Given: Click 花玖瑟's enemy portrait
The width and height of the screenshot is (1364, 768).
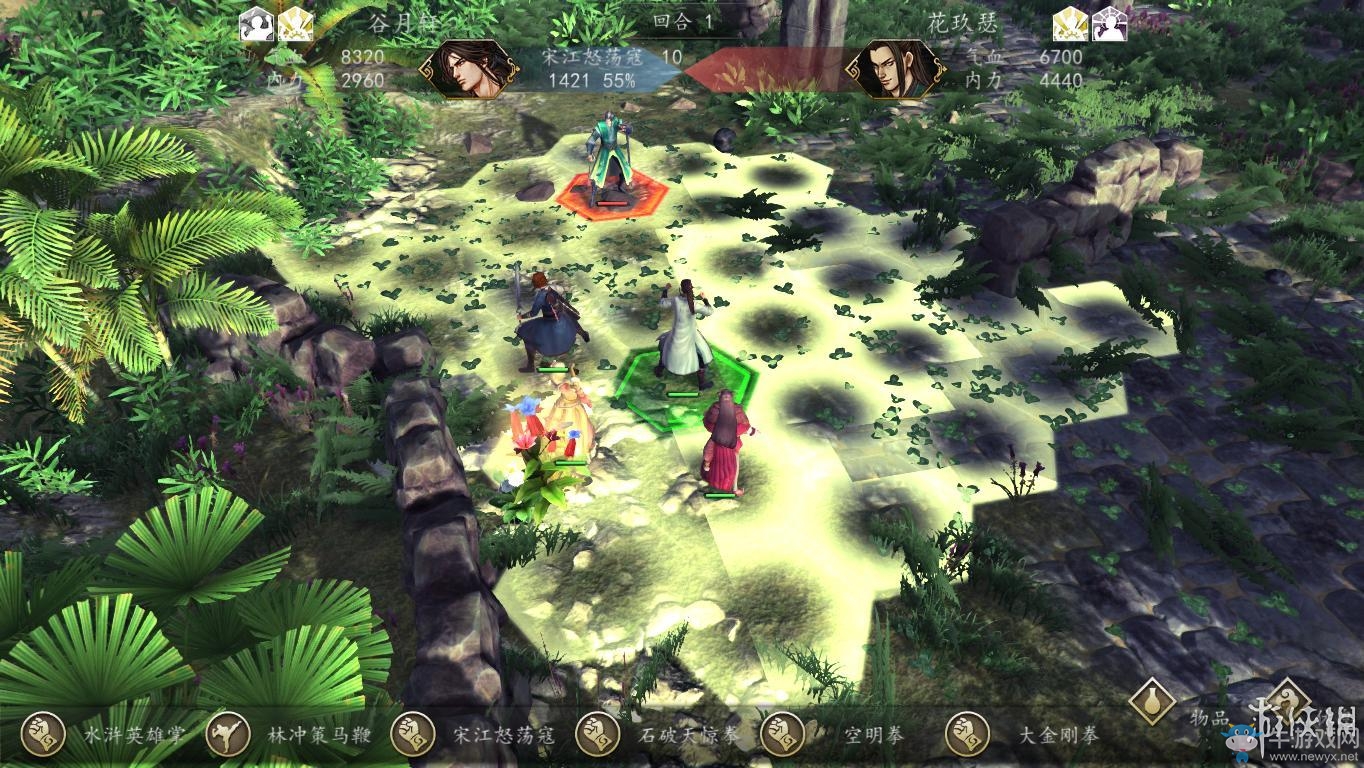Looking at the screenshot, I should point(895,70).
